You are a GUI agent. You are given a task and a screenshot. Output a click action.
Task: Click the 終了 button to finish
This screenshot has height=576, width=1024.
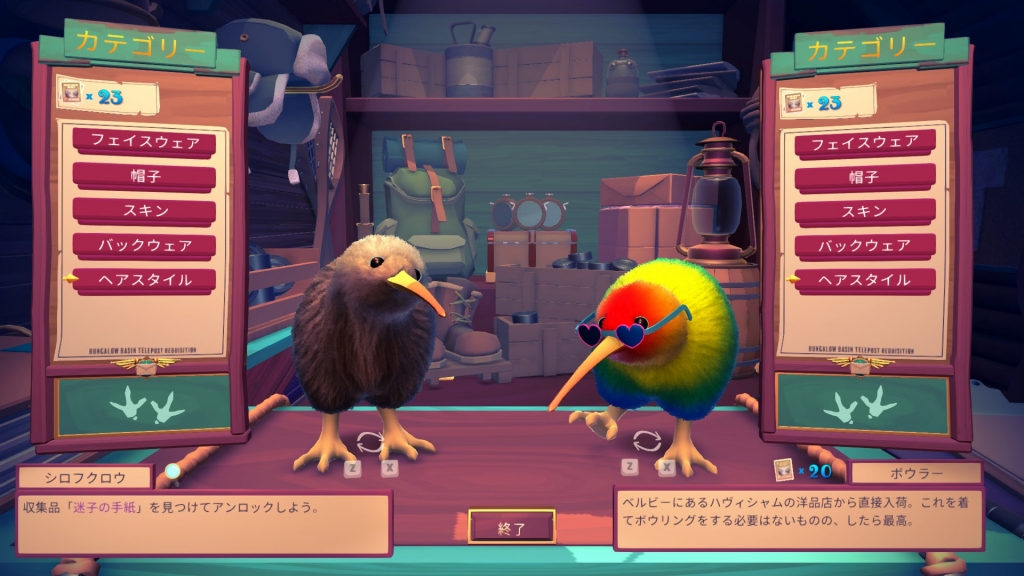[511, 527]
